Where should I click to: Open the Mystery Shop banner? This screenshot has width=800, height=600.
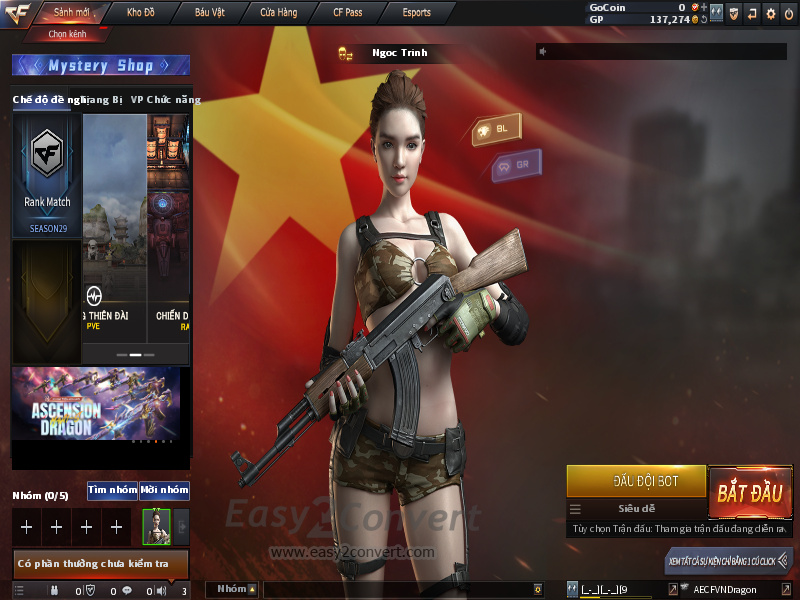(100, 66)
